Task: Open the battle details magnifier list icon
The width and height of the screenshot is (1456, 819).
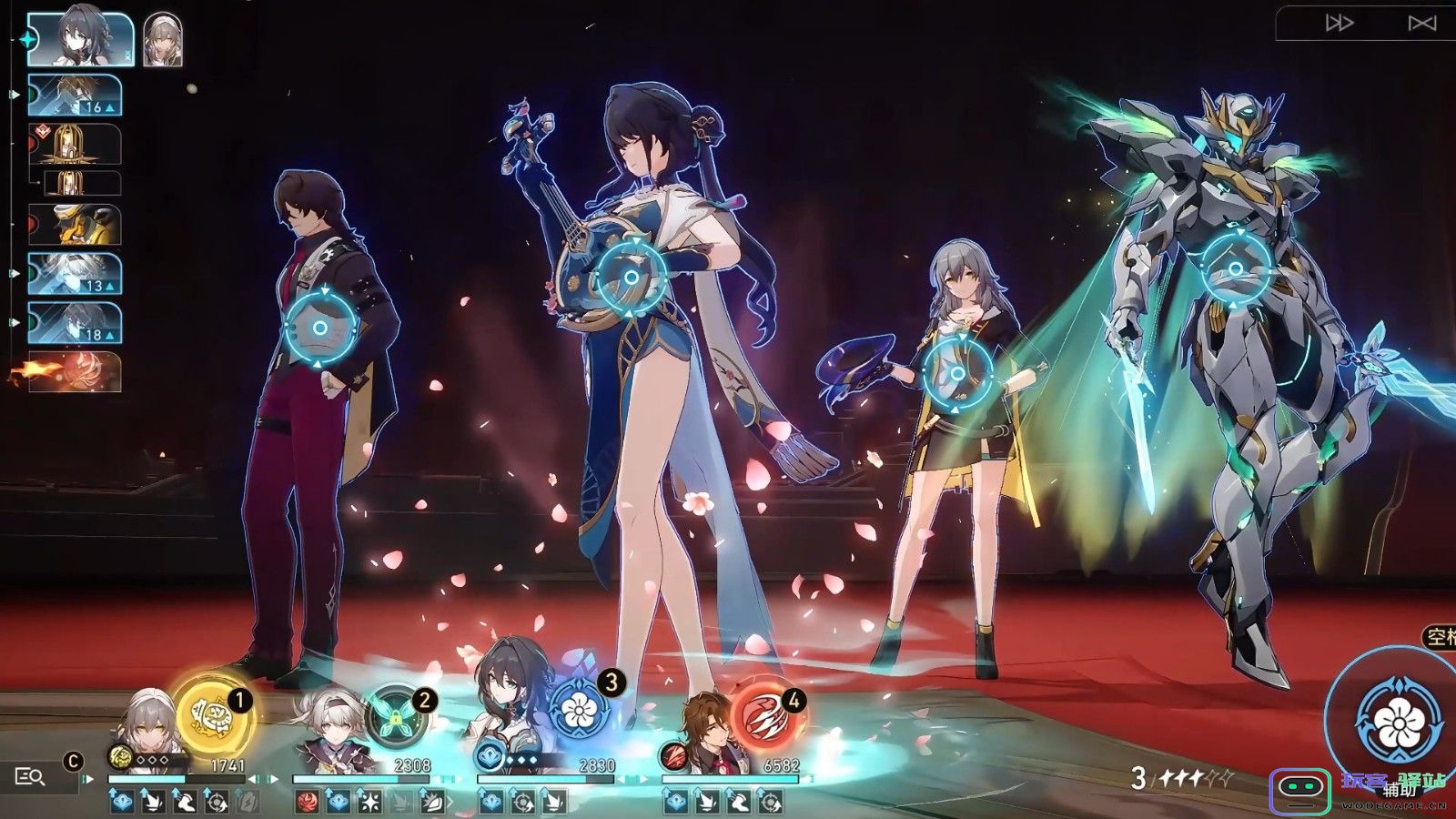Action: click(x=29, y=776)
